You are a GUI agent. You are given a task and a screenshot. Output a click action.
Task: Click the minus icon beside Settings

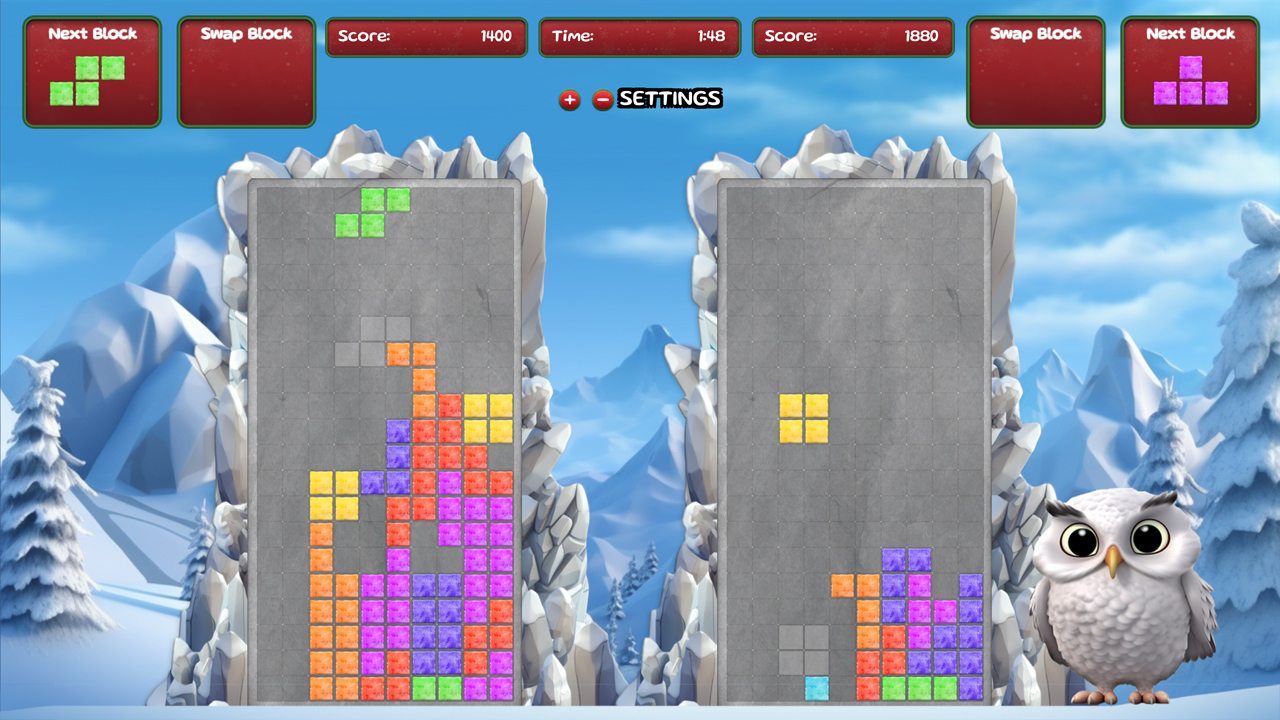pyautogui.click(x=602, y=100)
